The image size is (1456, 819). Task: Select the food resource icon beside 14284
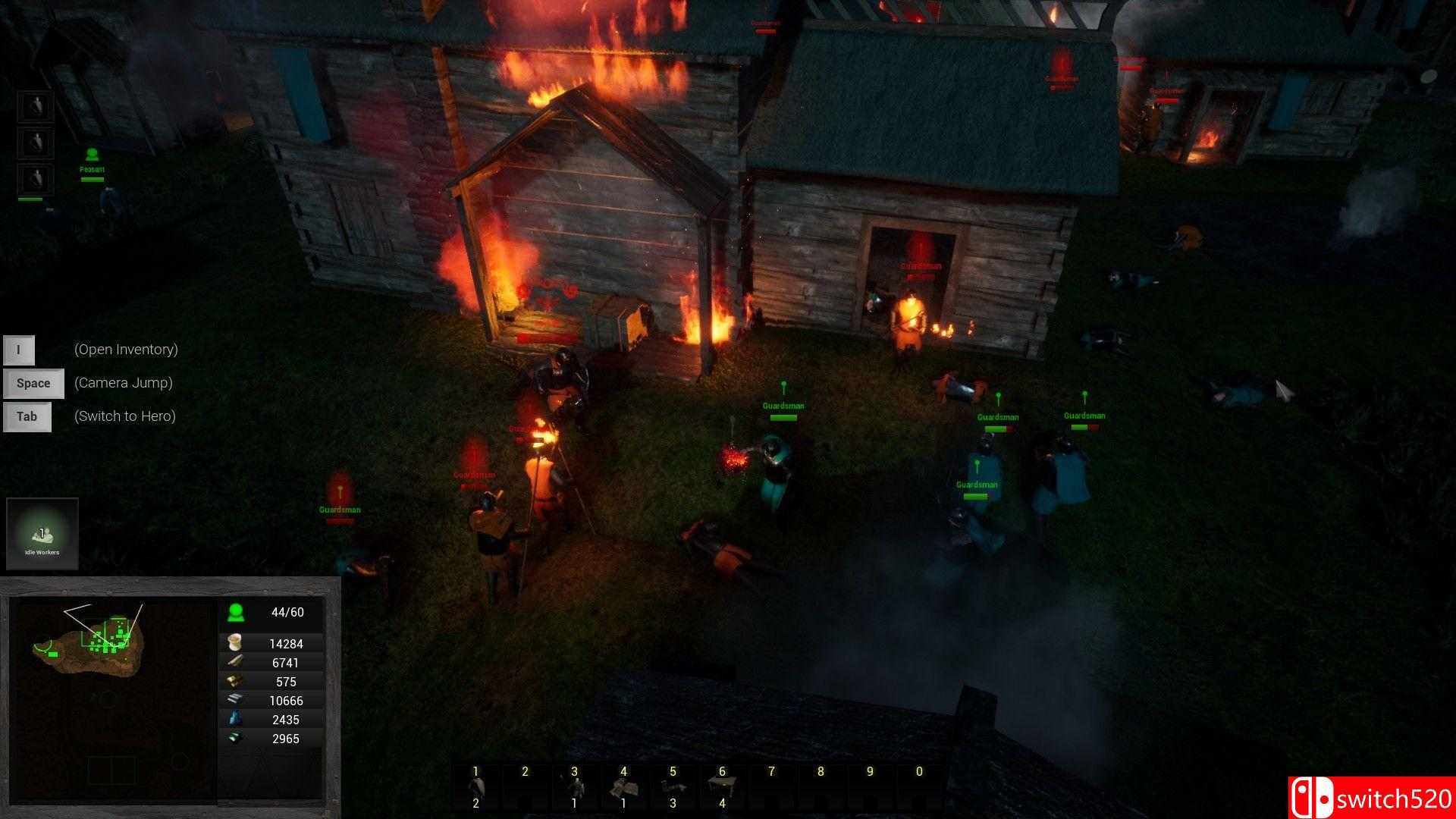coord(236,643)
